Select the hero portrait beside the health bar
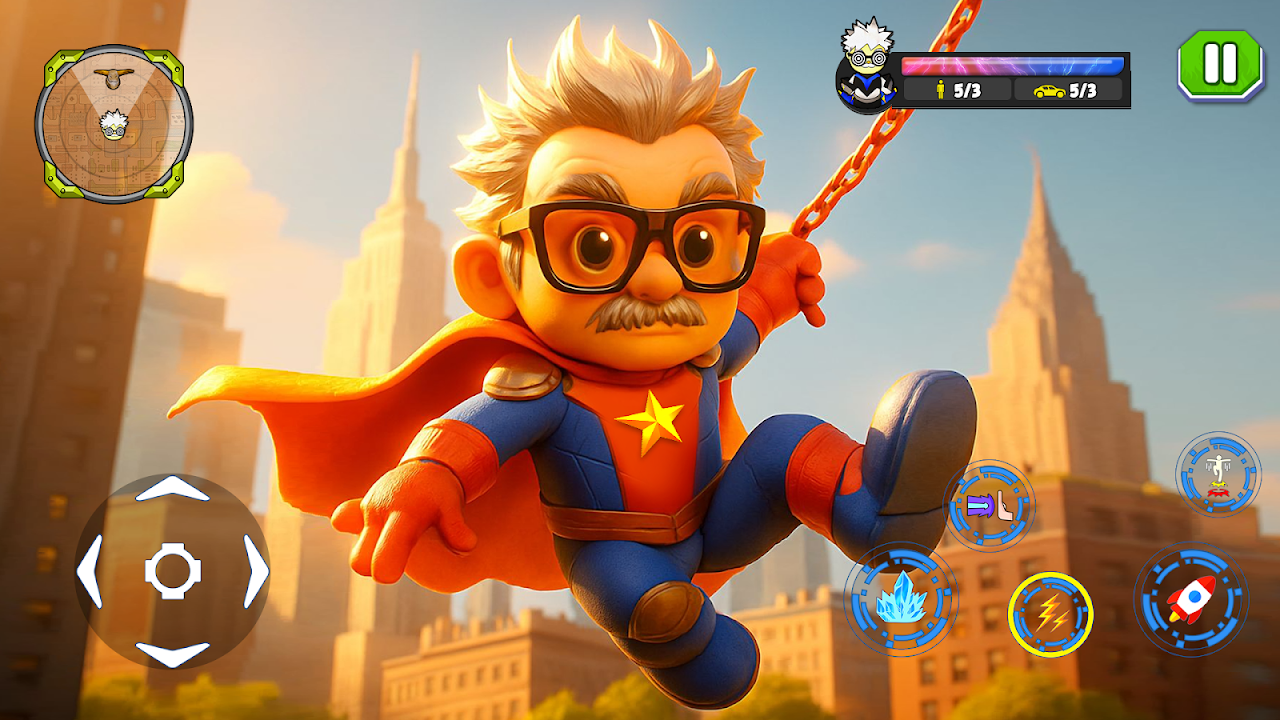Image resolution: width=1280 pixels, height=720 pixels. coord(862,66)
